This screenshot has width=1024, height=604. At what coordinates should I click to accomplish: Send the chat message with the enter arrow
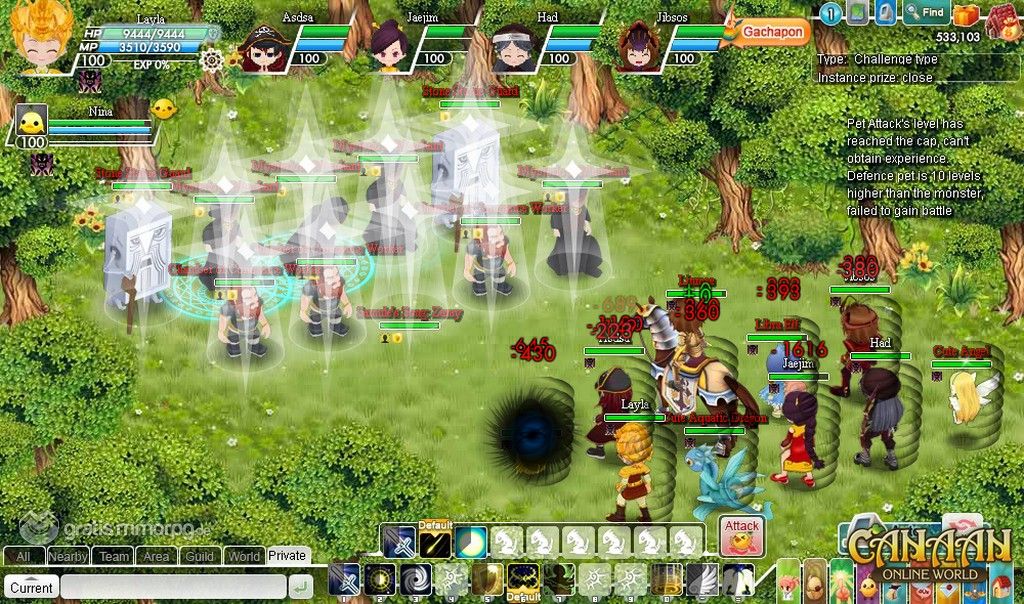tap(300, 587)
